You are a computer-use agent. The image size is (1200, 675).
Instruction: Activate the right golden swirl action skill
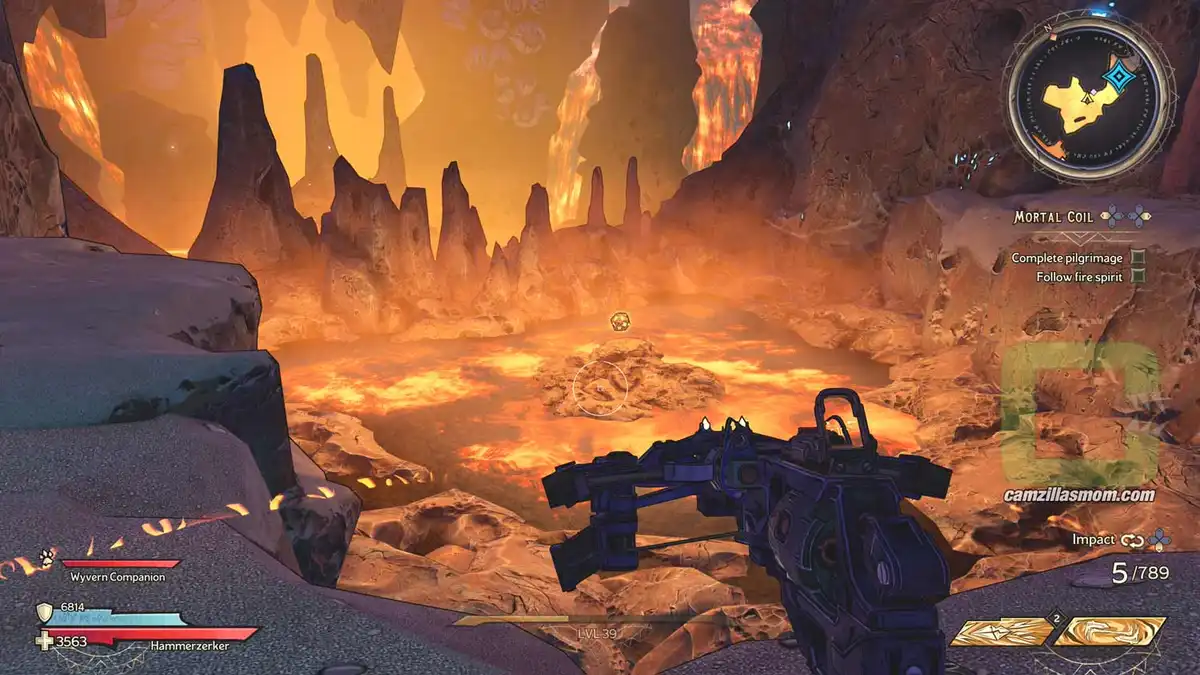pyautogui.click(x=1109, y=632)
